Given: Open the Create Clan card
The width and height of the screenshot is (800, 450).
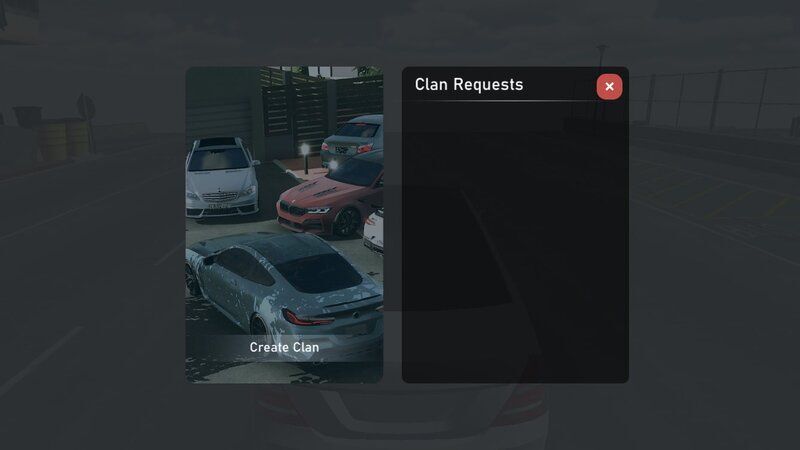Looking at the screenshot, I should pyautogui.click(x=284, y=225).
